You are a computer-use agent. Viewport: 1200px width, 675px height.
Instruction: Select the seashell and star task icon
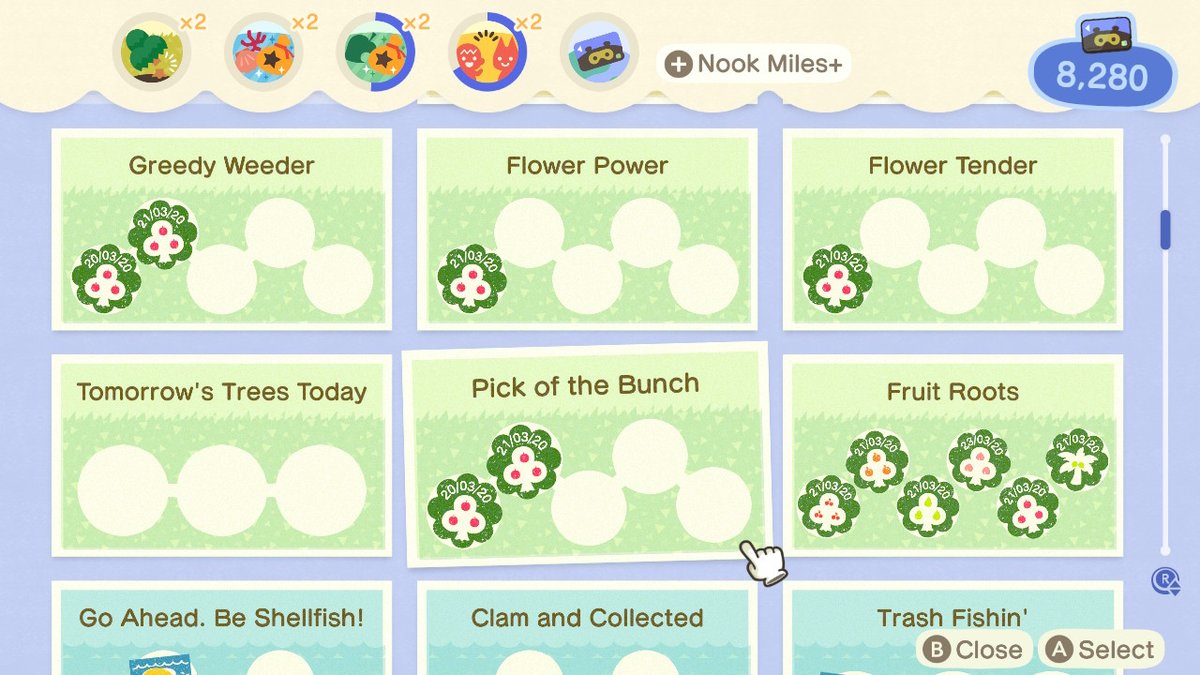tap(262, 50)
